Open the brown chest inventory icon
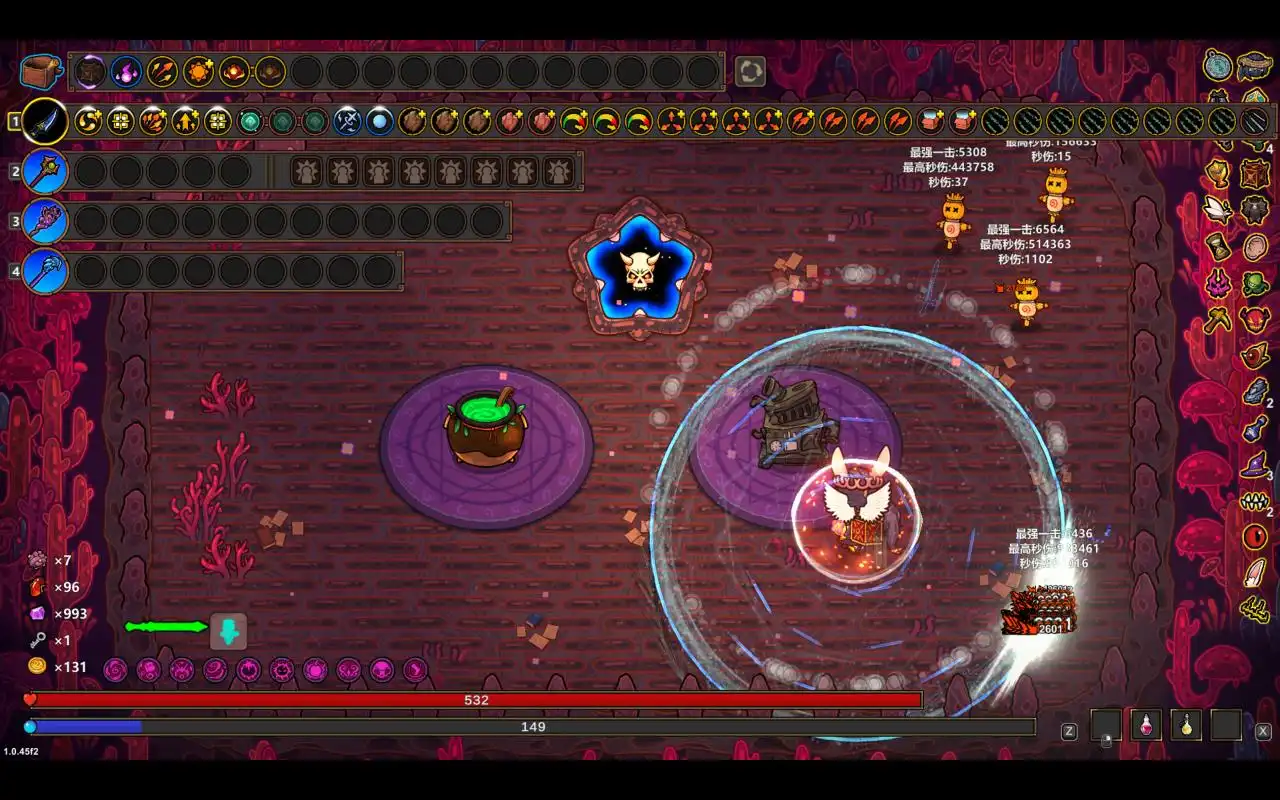 click(40, 71)
